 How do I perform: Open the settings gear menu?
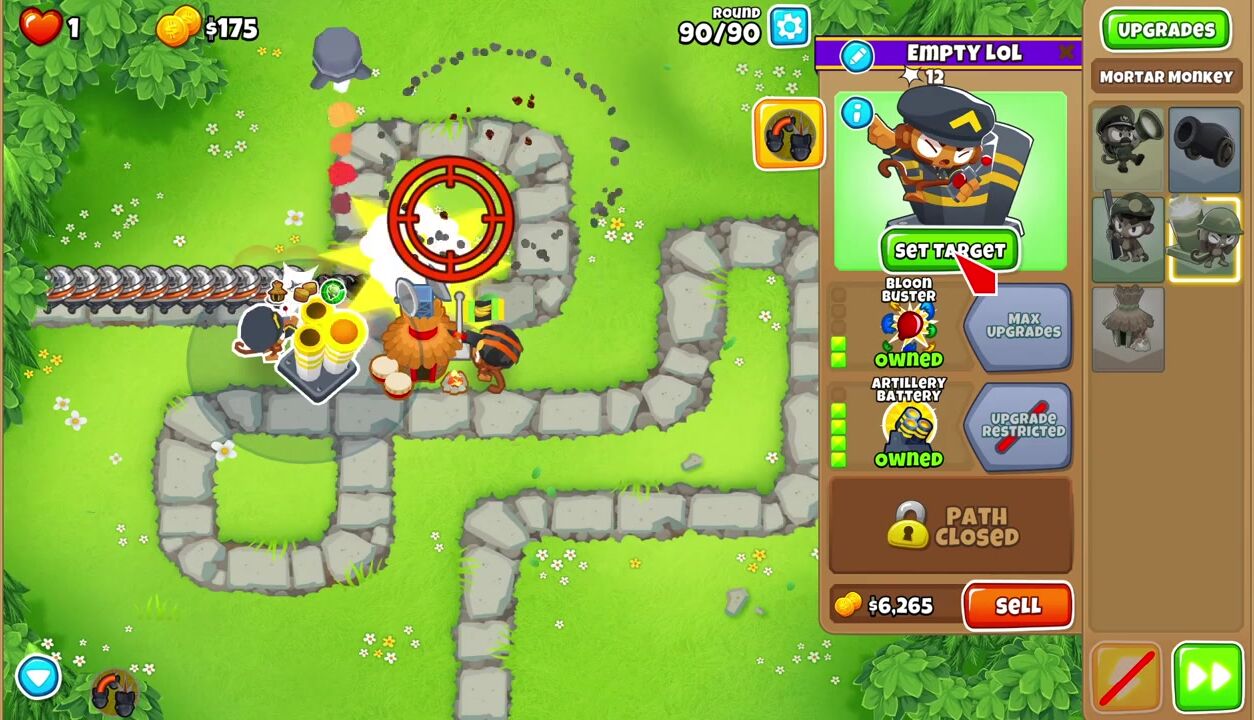789,27
